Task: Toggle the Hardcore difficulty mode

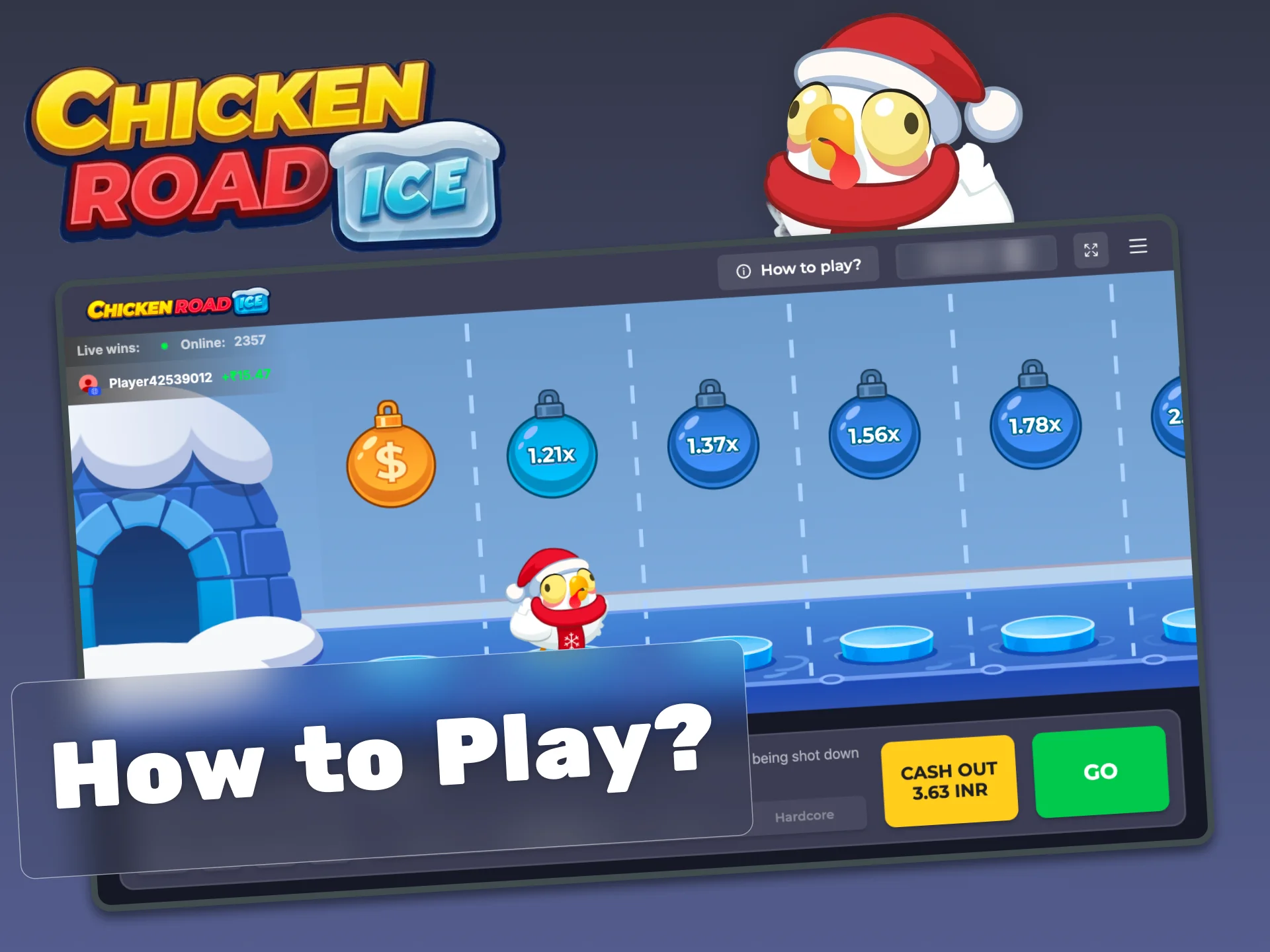Action: point(804,815)
